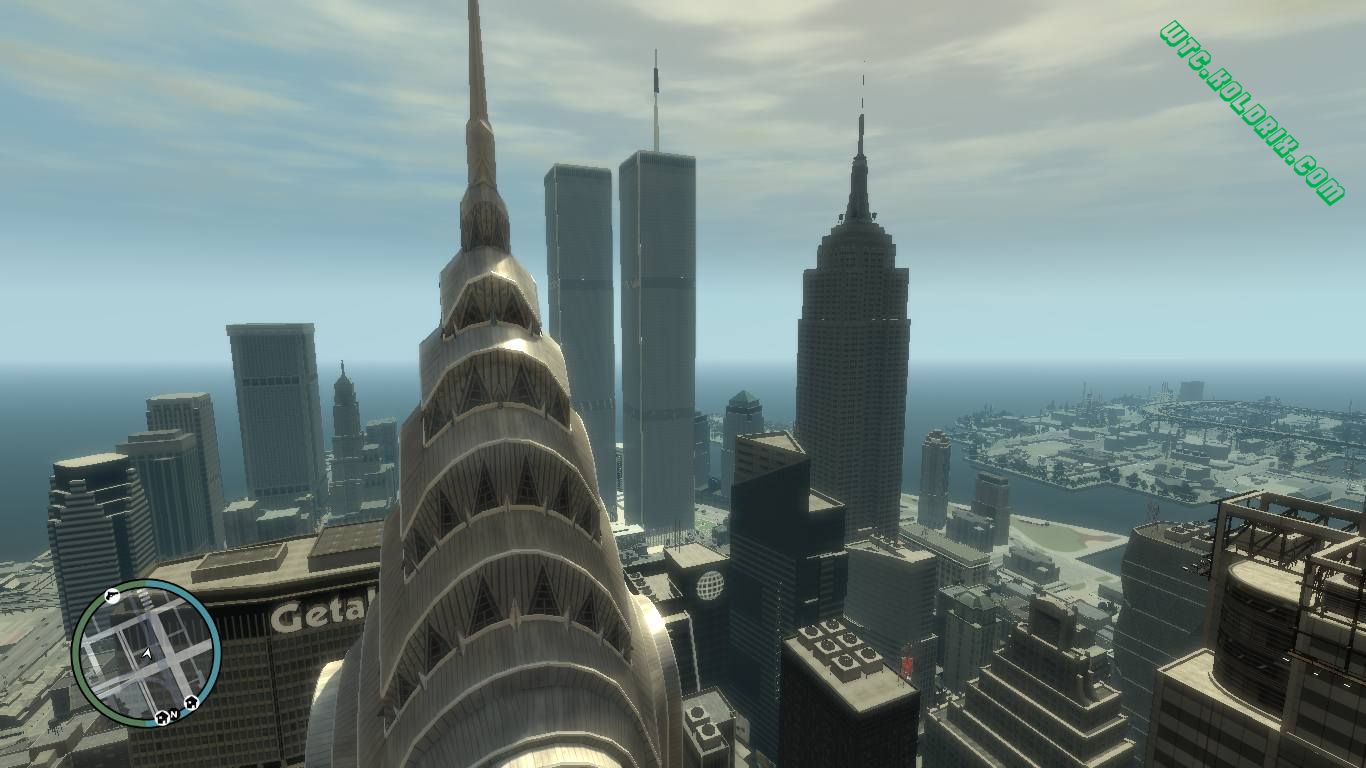Select the white player arrow on radar

[x=147, y=654]
